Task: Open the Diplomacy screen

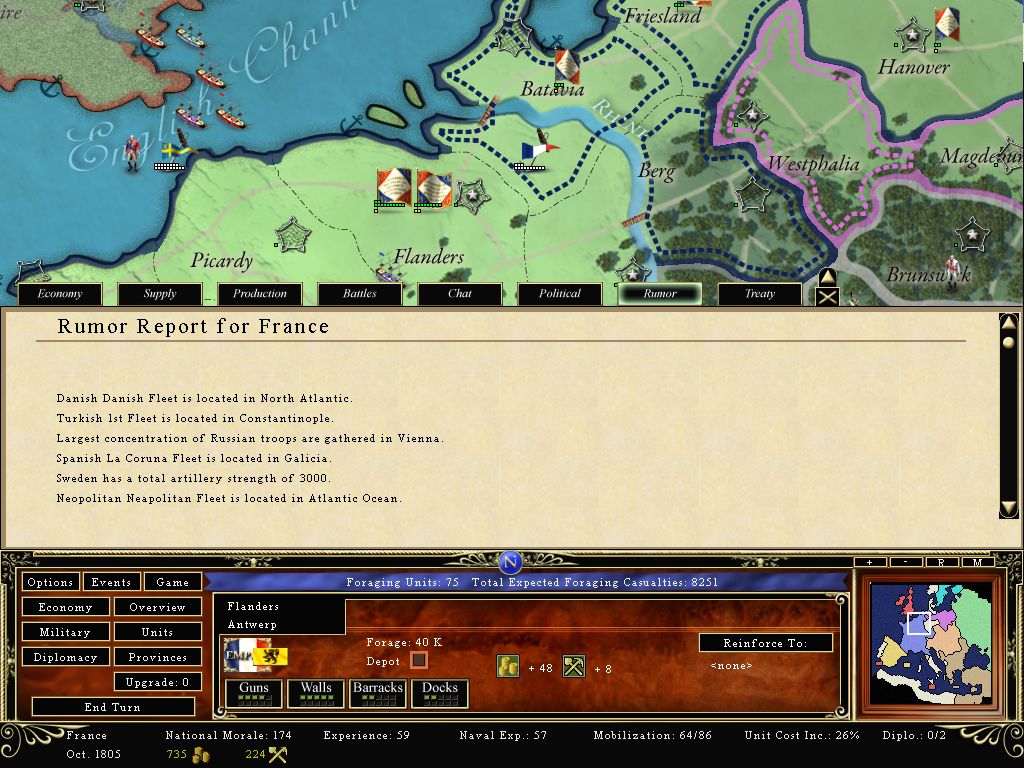Action: (65, 657)
